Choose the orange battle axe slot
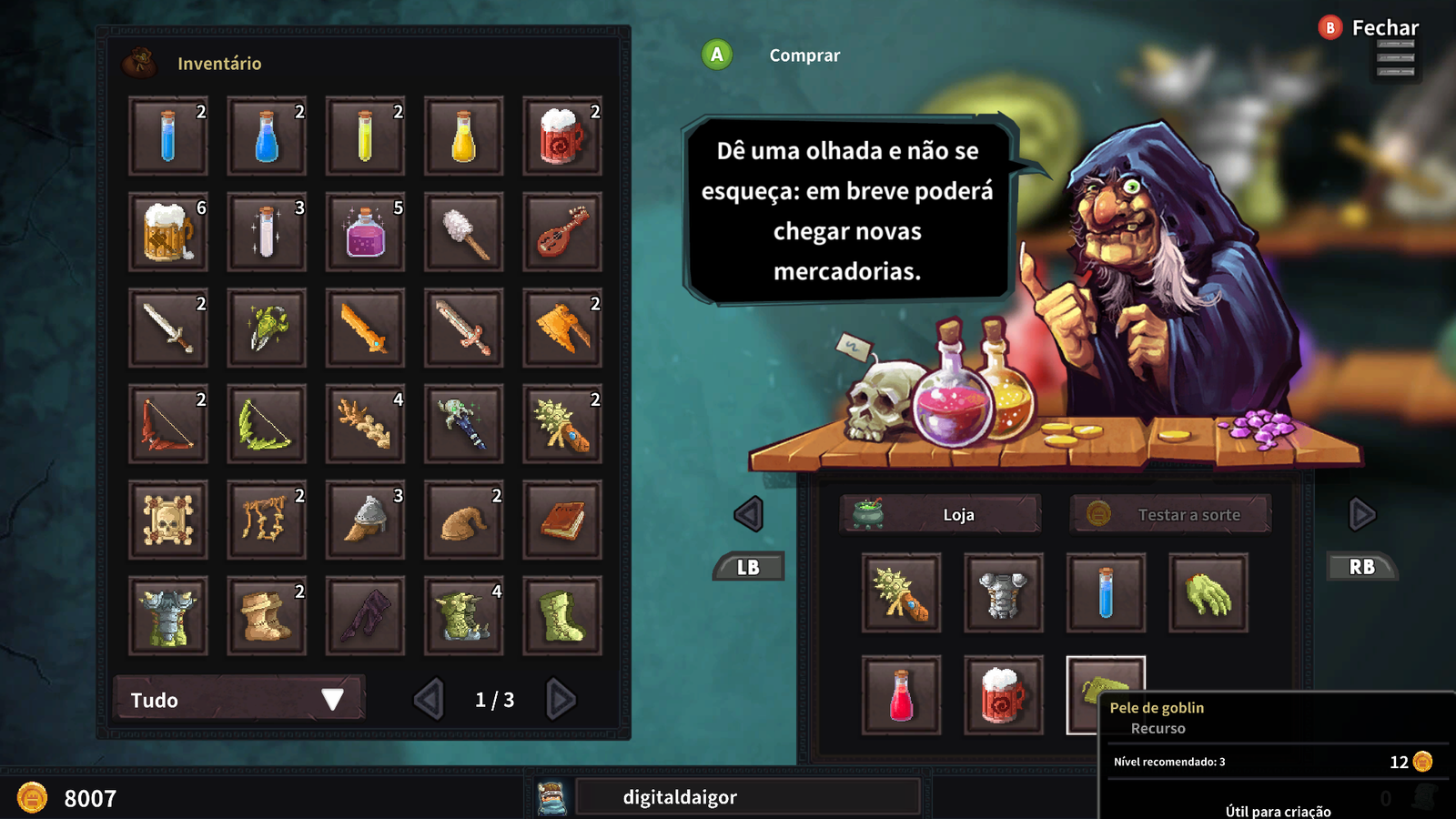 click(561, 328)
